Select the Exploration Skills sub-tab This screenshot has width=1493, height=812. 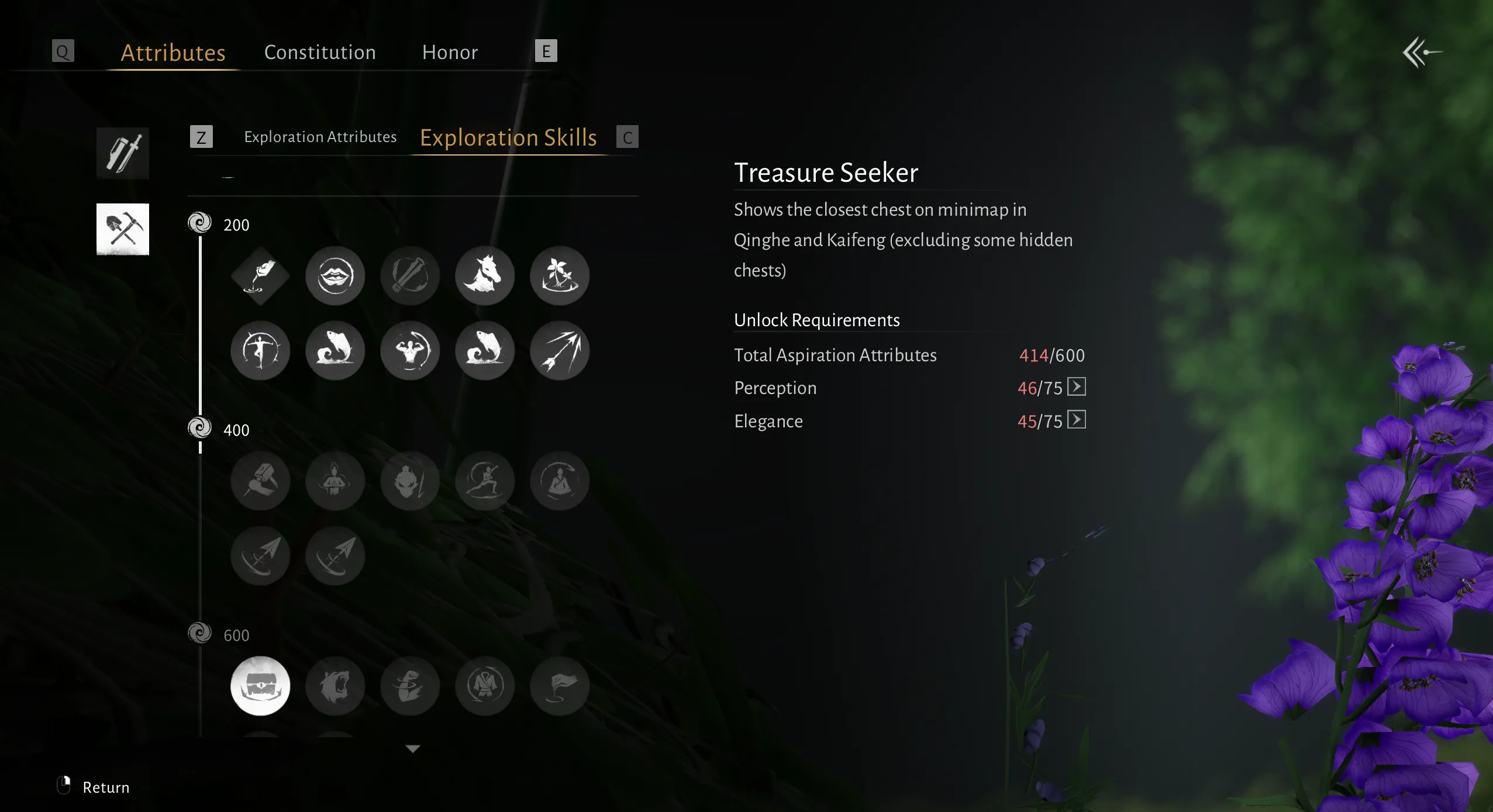click(508, 138)
